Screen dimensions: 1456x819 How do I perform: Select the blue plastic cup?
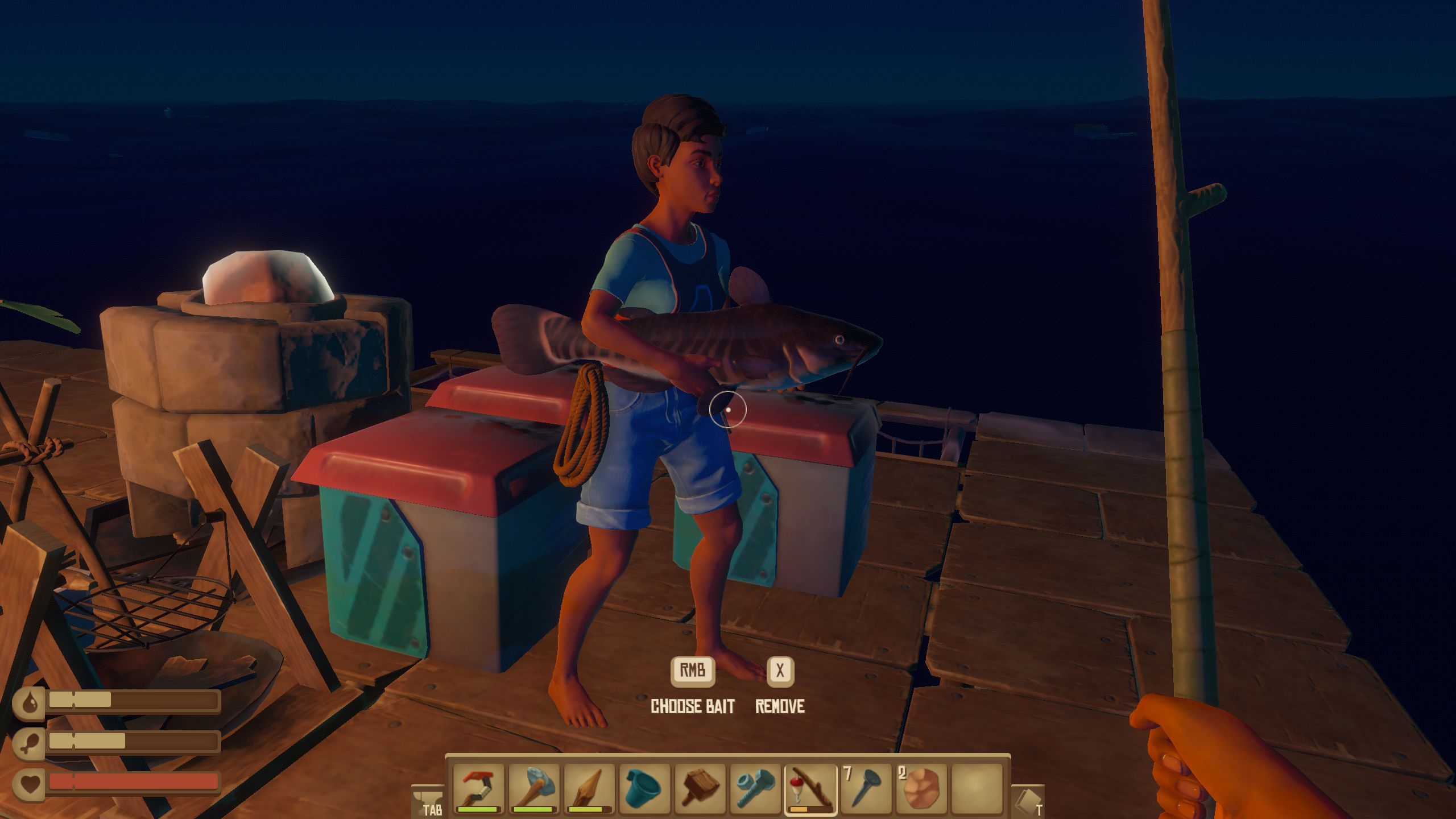pos(644,789)
